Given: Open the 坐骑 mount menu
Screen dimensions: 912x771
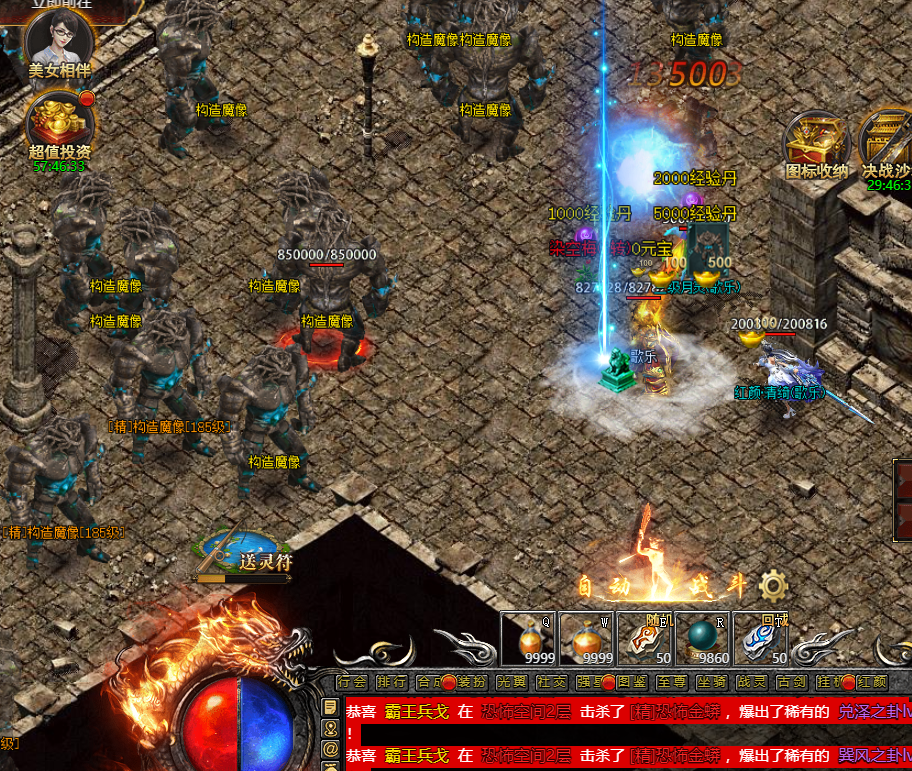Looking at the screenshot, I should (x=711, y=682).
